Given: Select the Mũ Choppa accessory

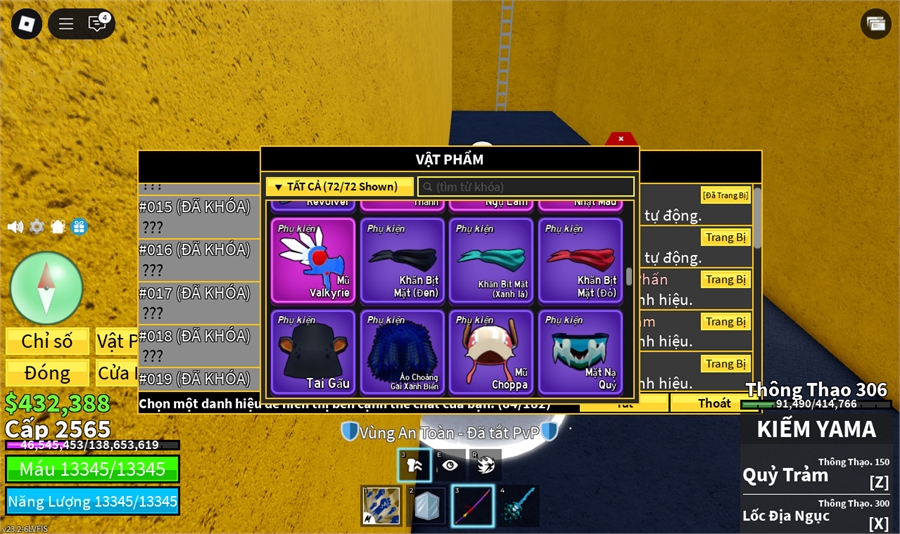Looking at the screenshot, I should click(491, 352).
